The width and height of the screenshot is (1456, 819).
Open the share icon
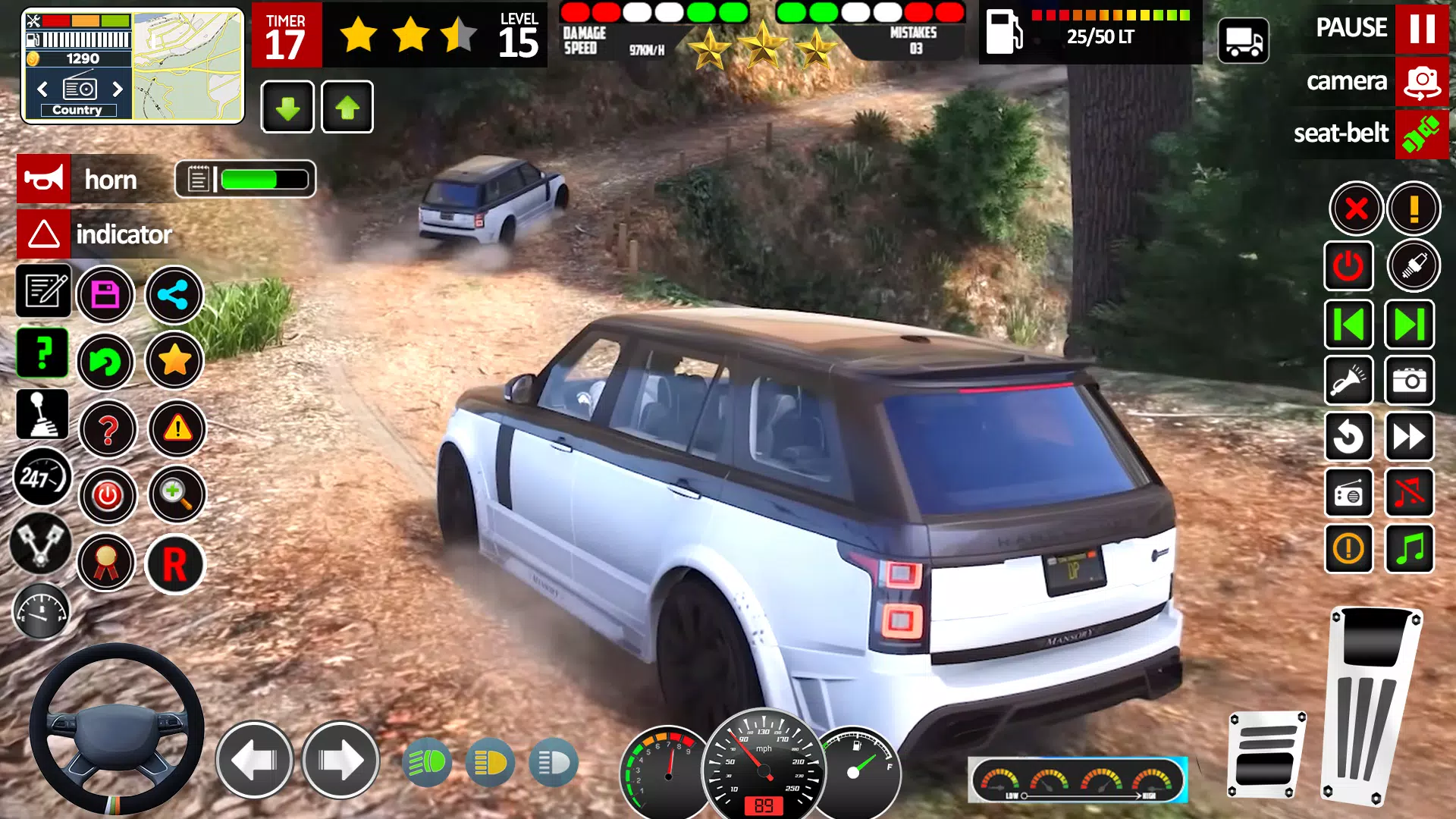point(174,295)
